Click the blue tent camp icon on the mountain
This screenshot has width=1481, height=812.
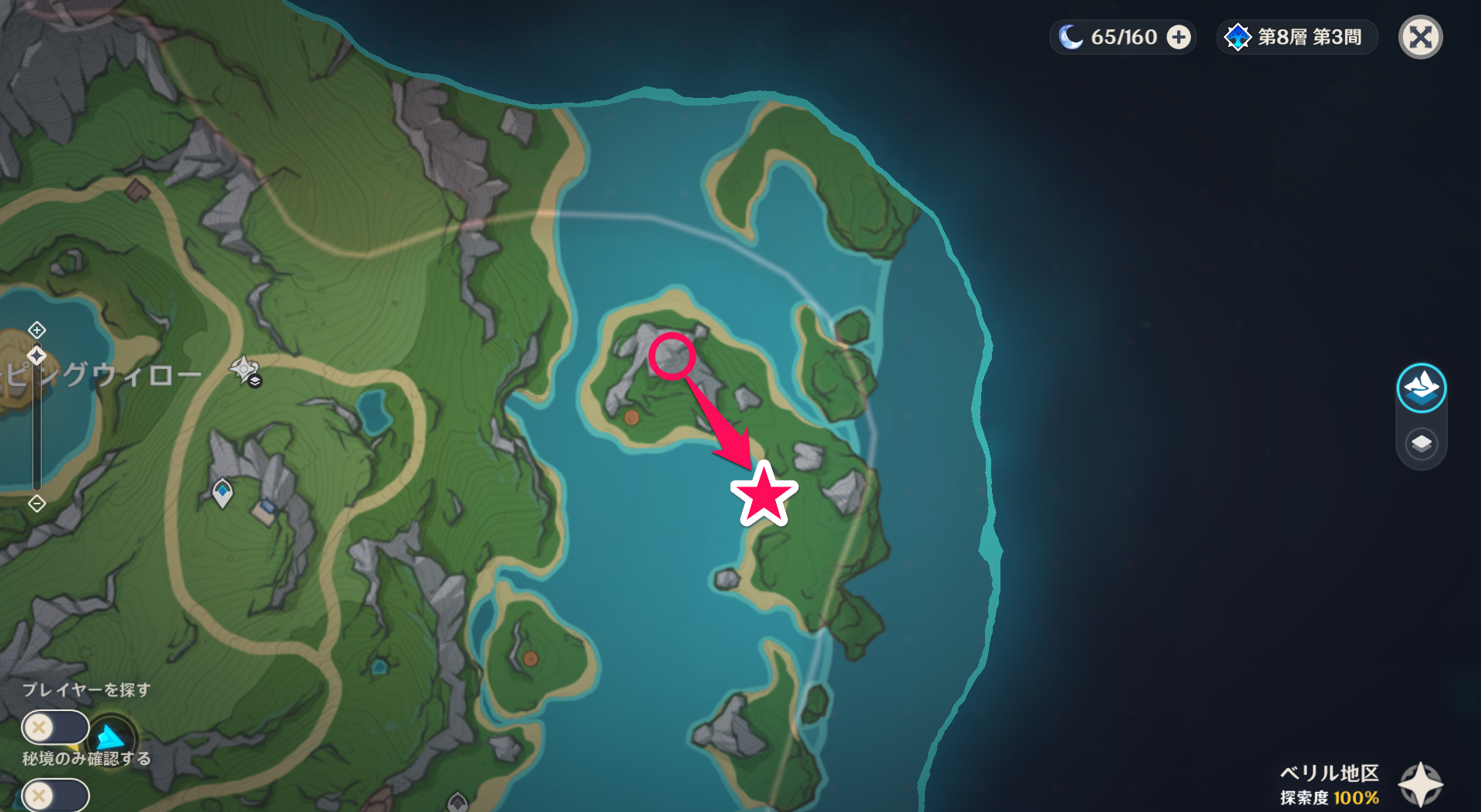pyautogui.click(x=267, y=505)
